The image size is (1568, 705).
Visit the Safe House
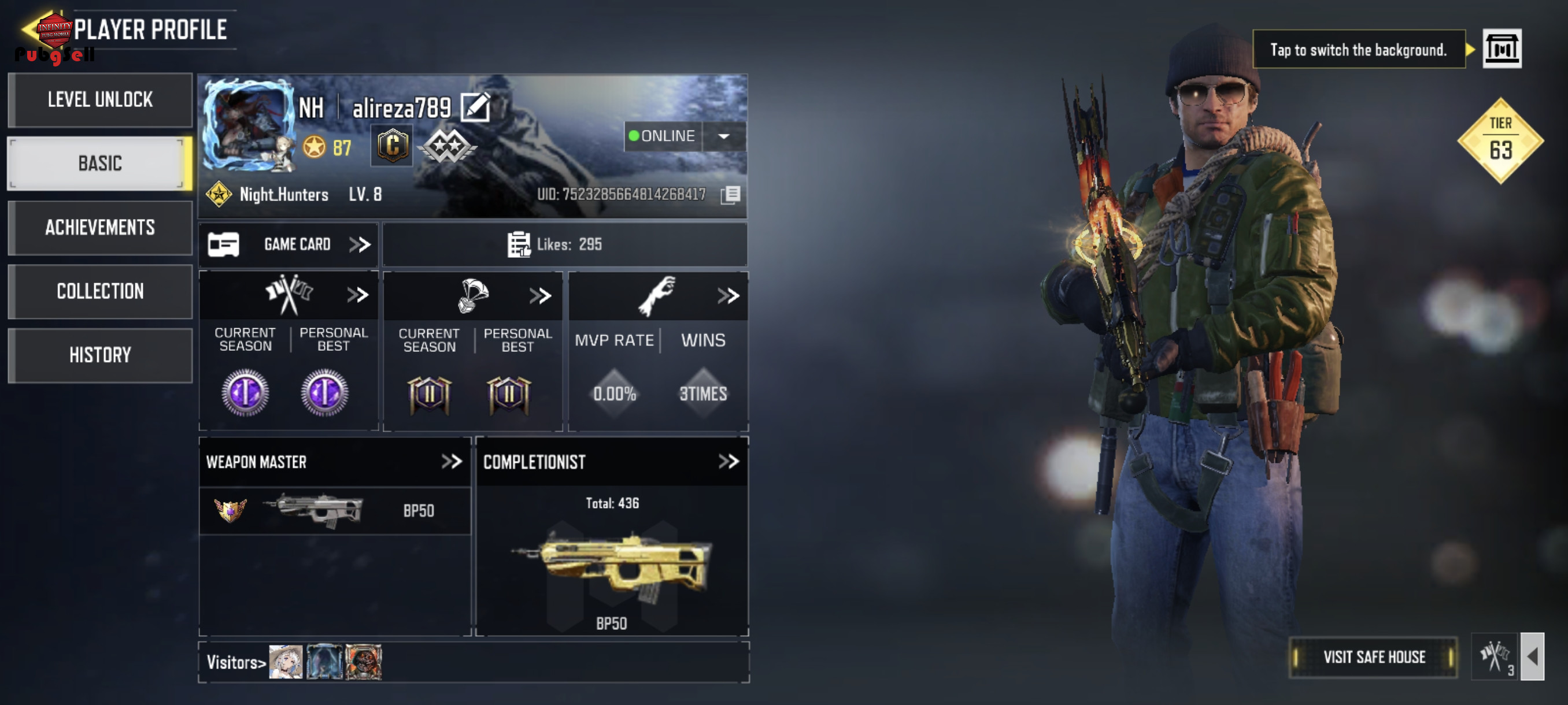1373,657
